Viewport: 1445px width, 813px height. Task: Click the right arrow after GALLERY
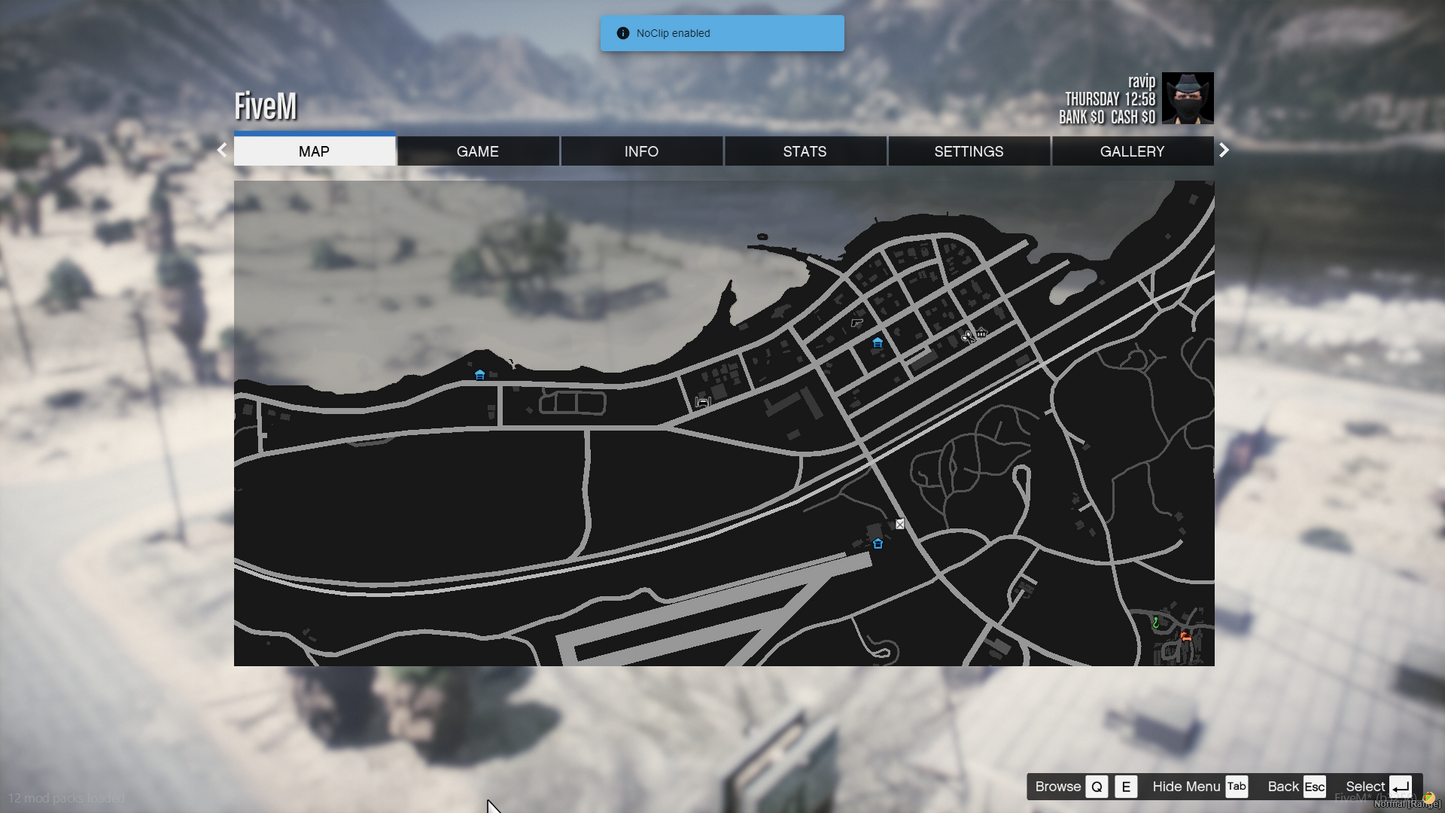tap(1224, 150)
